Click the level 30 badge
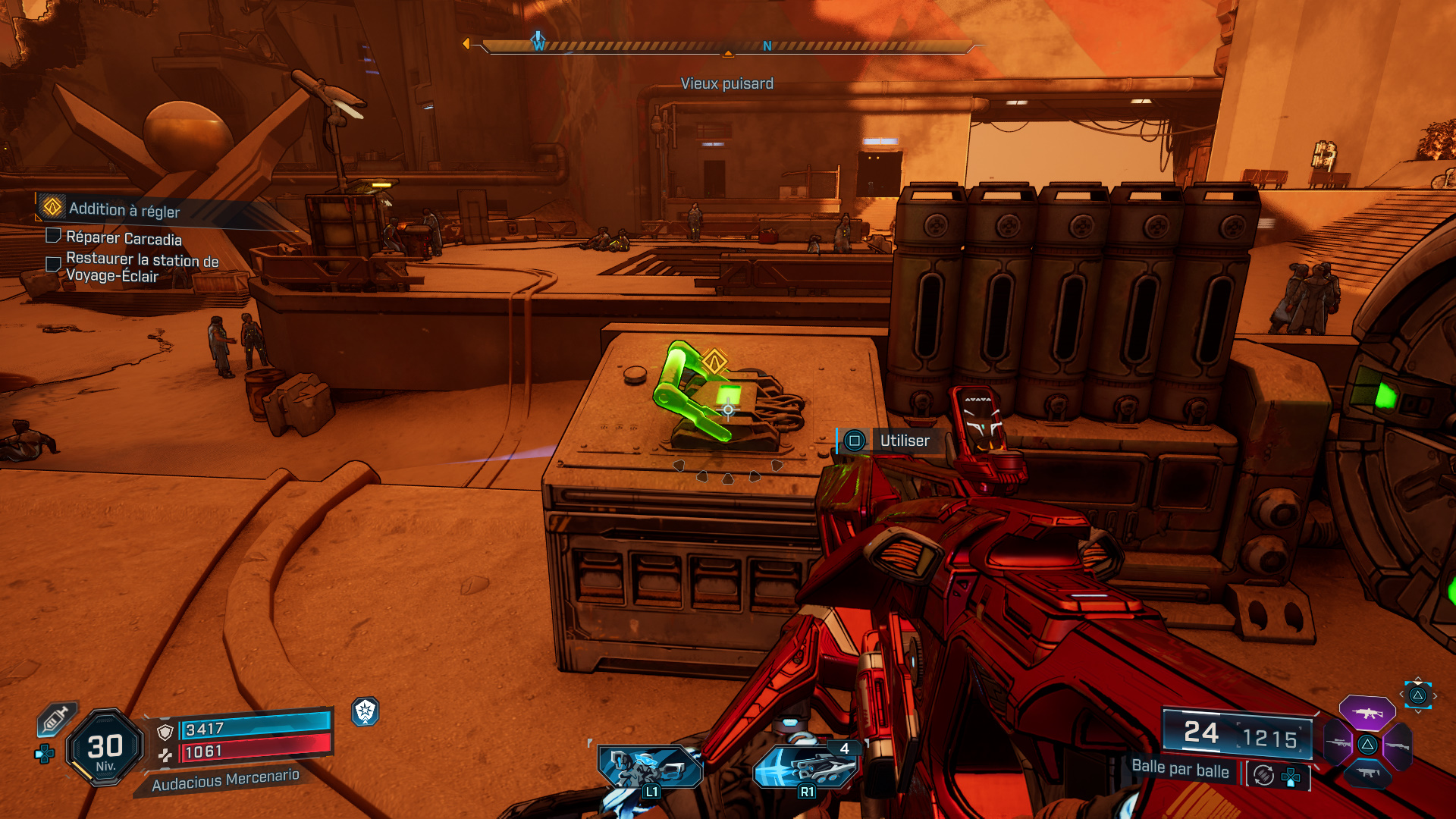The image size is (1456, 819). (x=105, y=748)
